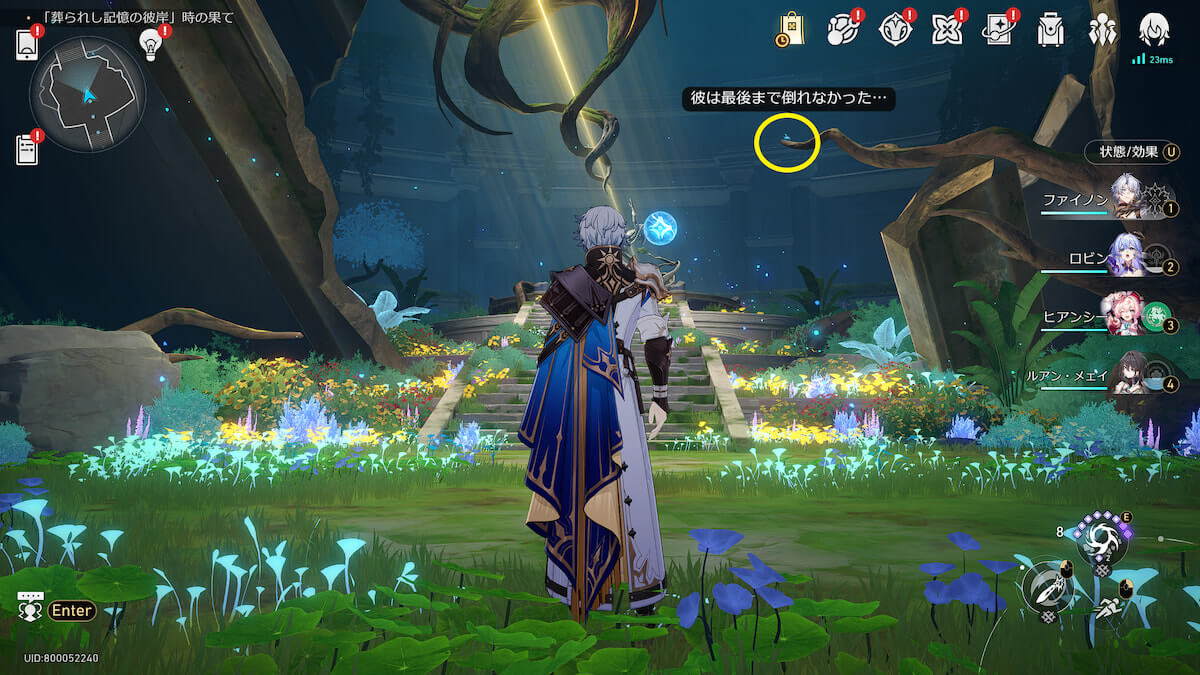Open the circular minimap
The width and height of the screenshot is (1200, 675).
pos(87,95)
